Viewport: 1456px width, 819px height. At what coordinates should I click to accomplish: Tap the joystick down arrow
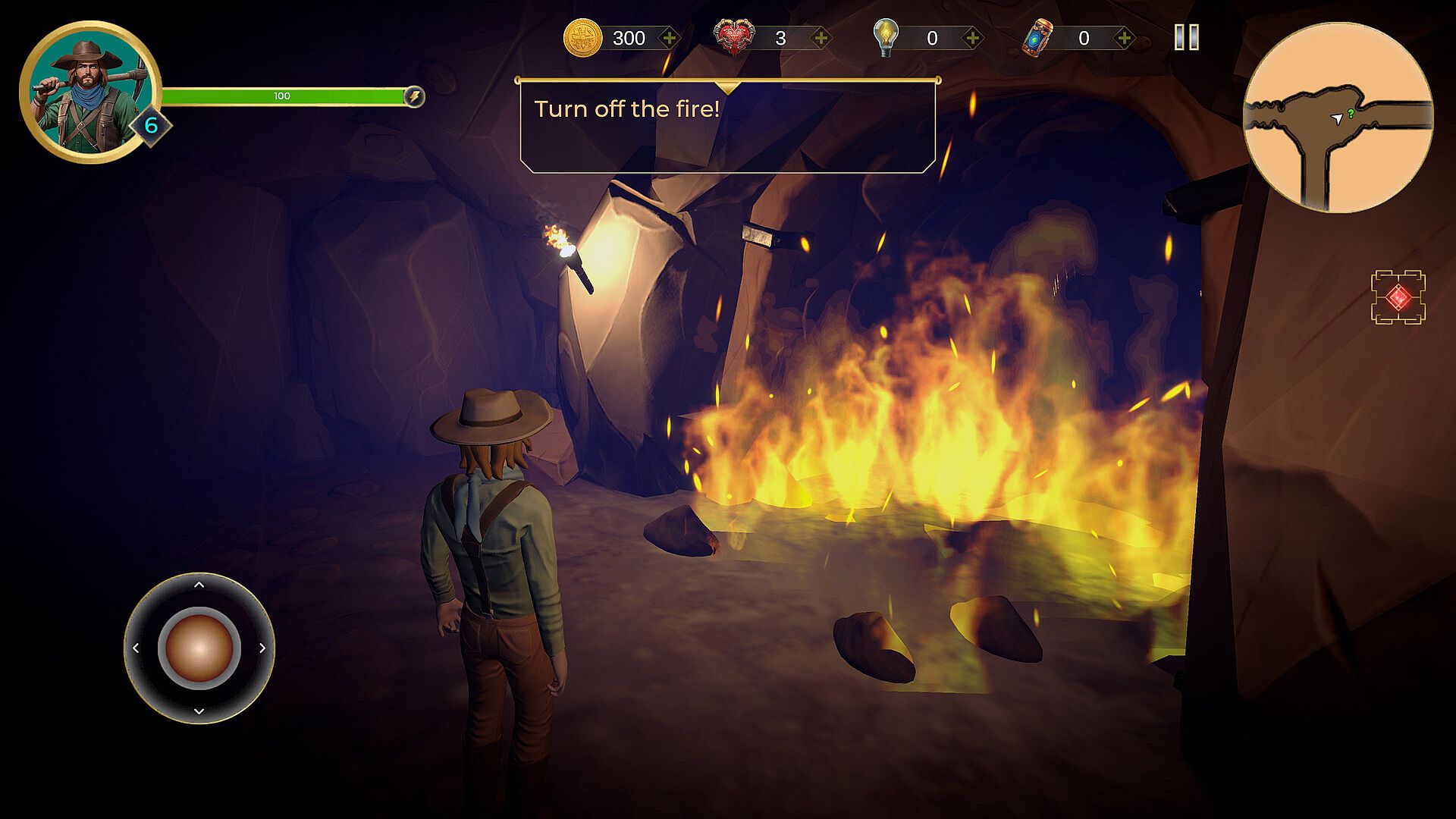199,711
